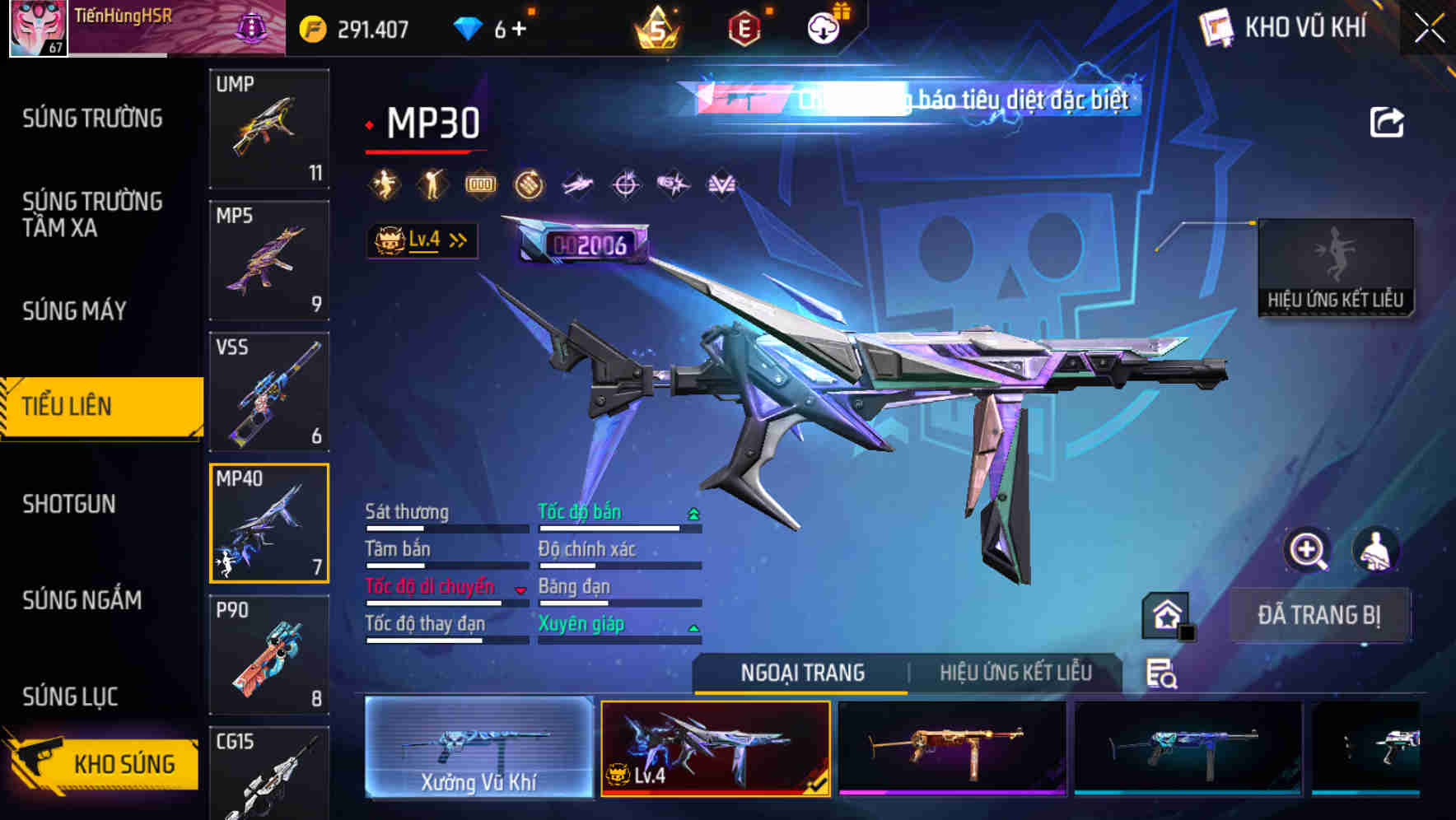Select the Lv.4 MP30 skin variant
The image size is (1456, 820).
[714, 751]
